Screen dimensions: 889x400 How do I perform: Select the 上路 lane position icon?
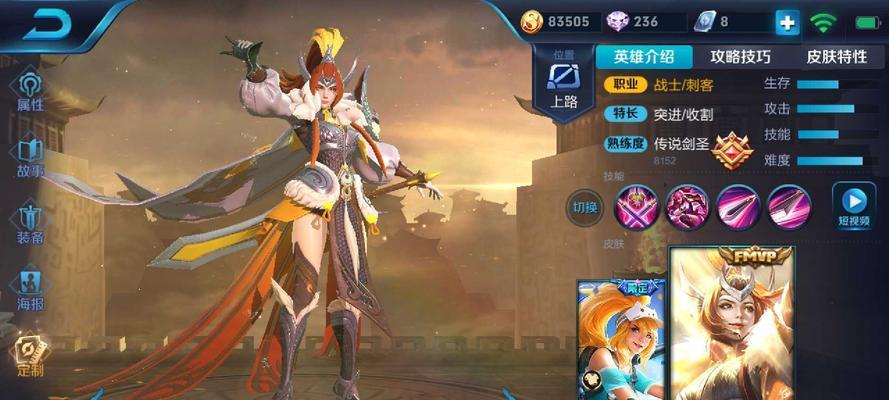pos(565,84)
